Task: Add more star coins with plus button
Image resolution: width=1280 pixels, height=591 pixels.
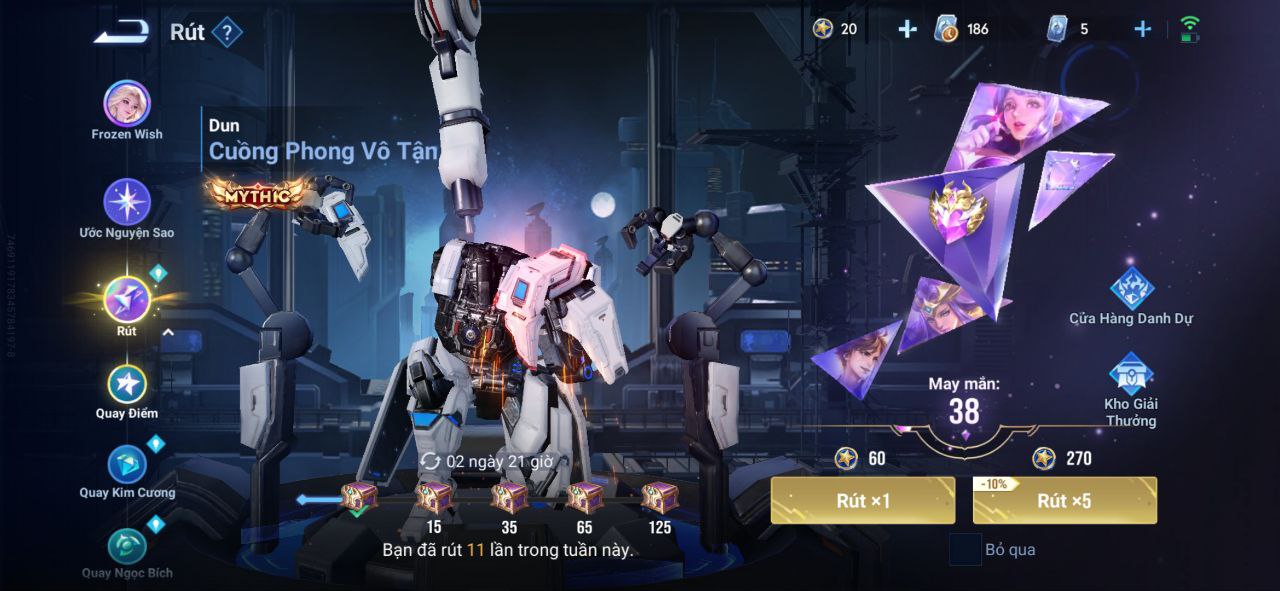Action: 907,29
